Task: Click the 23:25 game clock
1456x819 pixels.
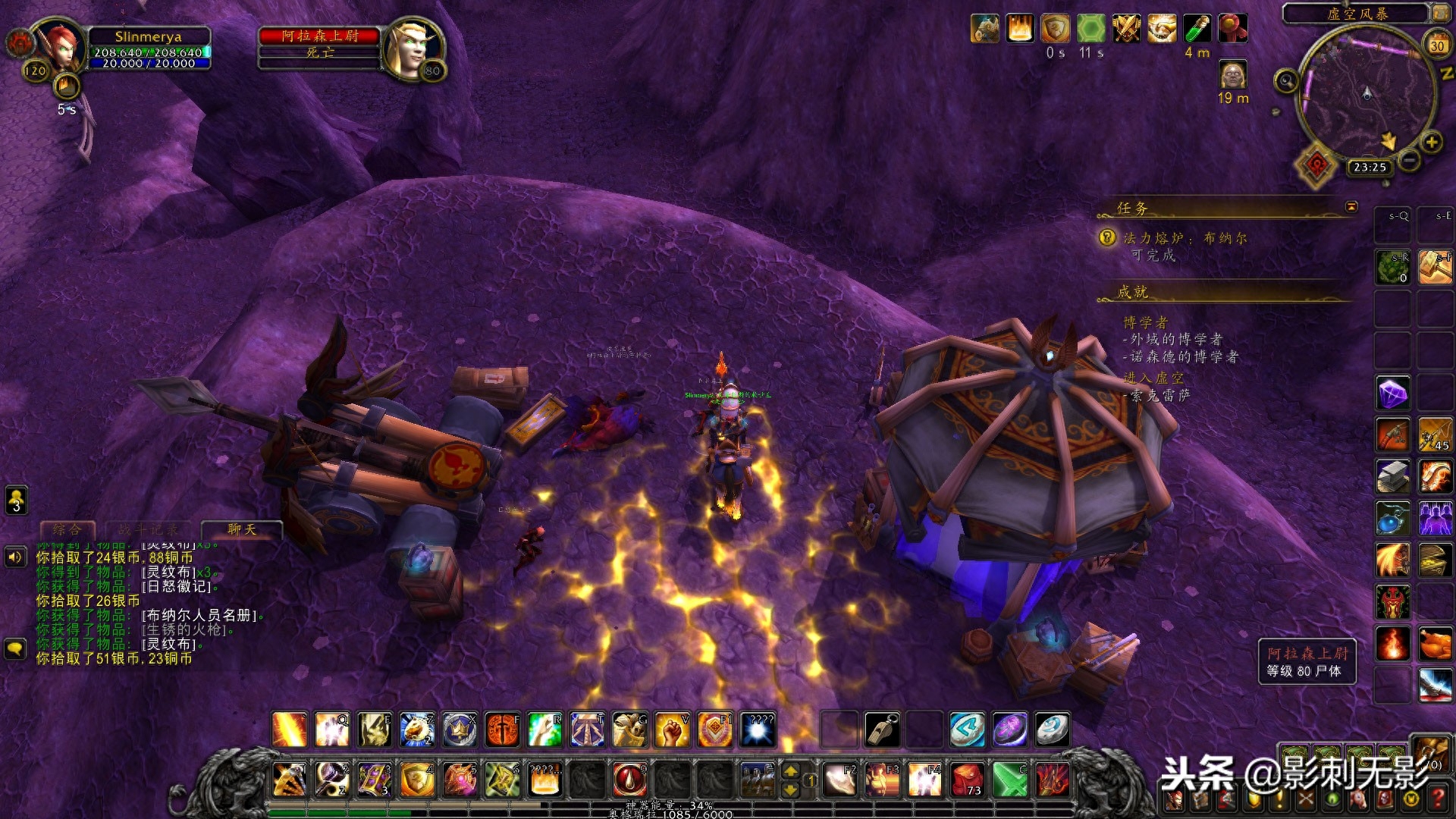Action: (1370, 167)
